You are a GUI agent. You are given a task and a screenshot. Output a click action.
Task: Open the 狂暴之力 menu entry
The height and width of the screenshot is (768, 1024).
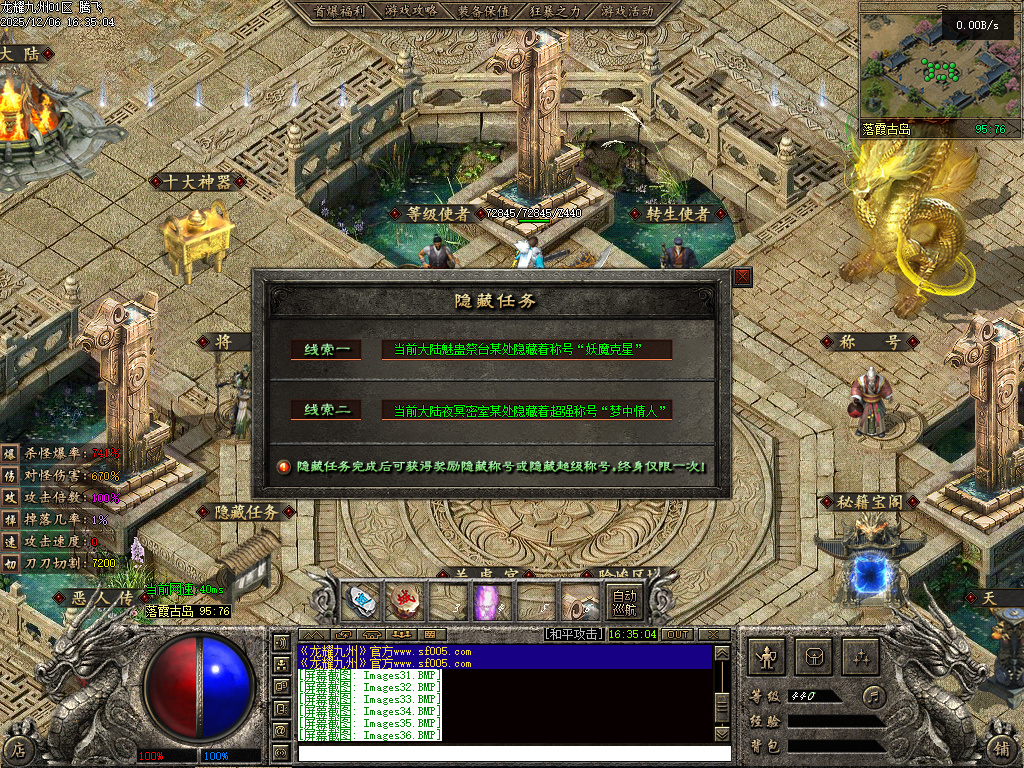(x=556, y=11)
